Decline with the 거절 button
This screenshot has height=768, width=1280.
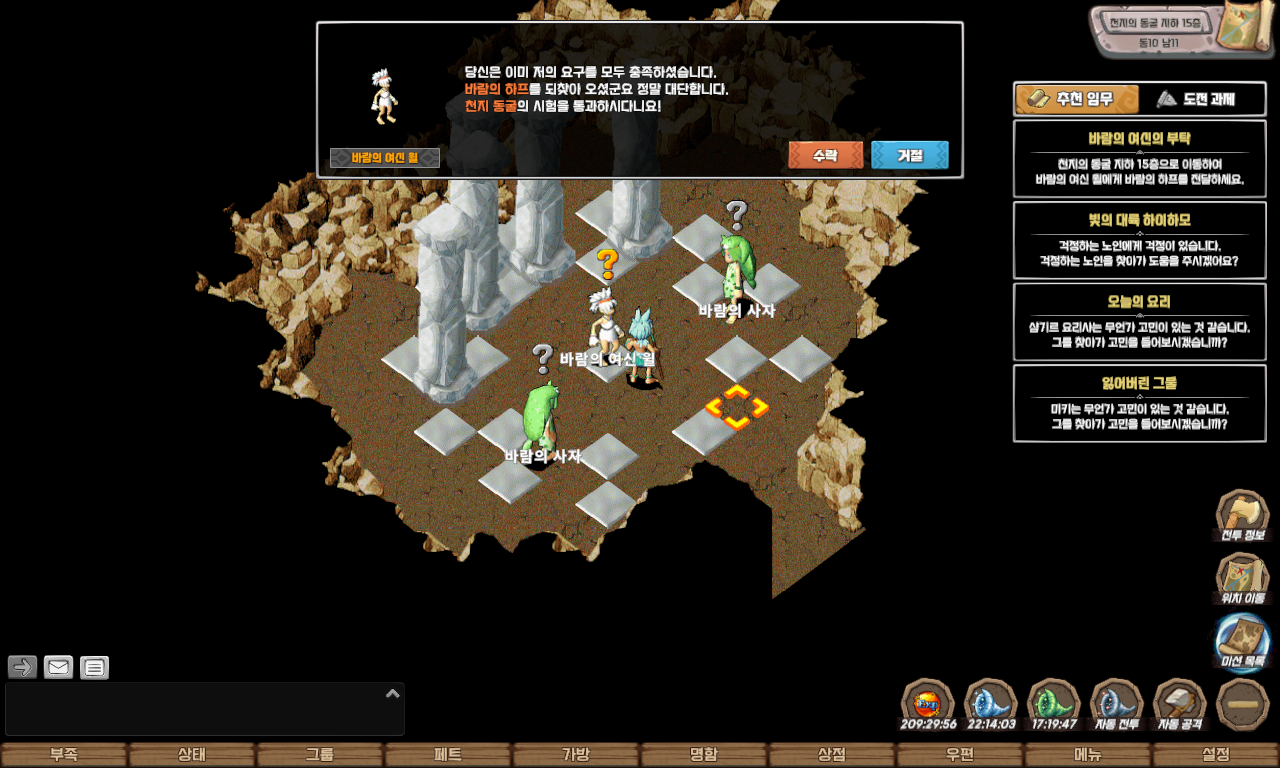[909, 155]
